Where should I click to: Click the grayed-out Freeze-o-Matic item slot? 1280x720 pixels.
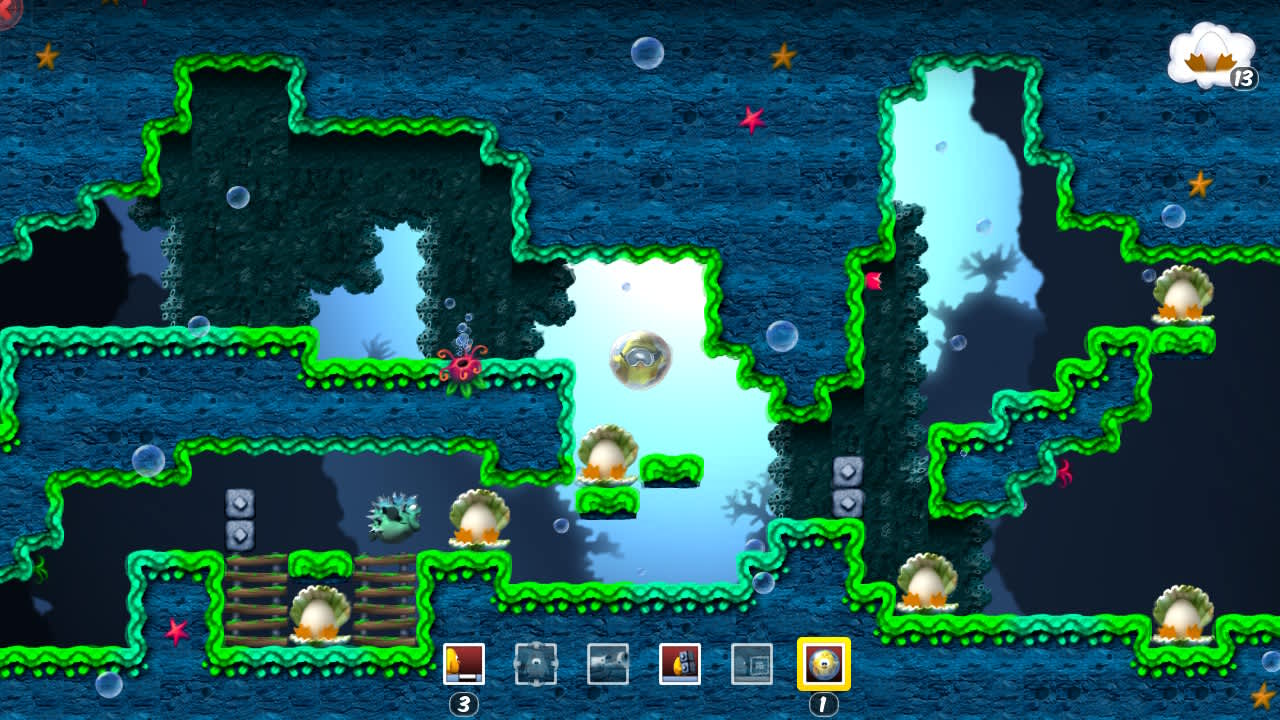coord(609,662)
